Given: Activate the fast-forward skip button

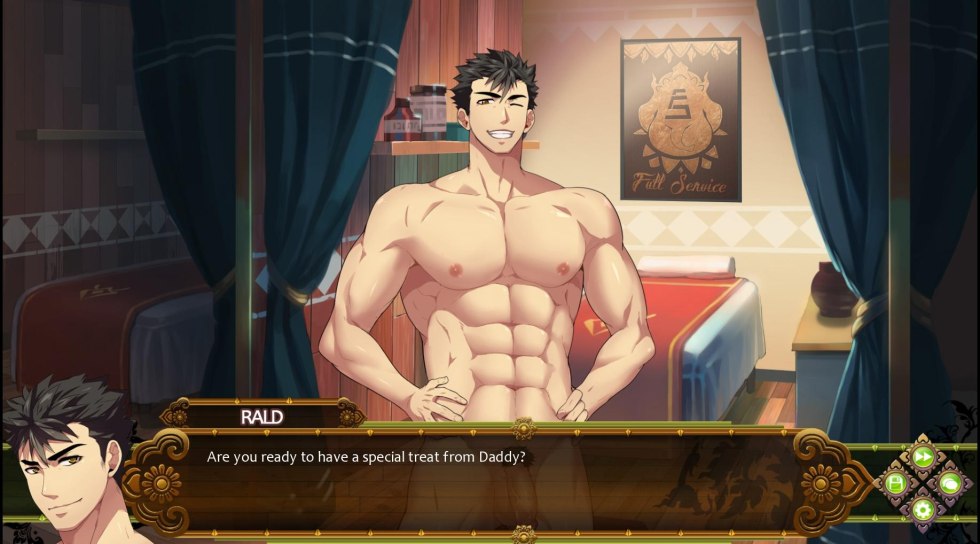Looking at the screenshot, I should (922, 458).
